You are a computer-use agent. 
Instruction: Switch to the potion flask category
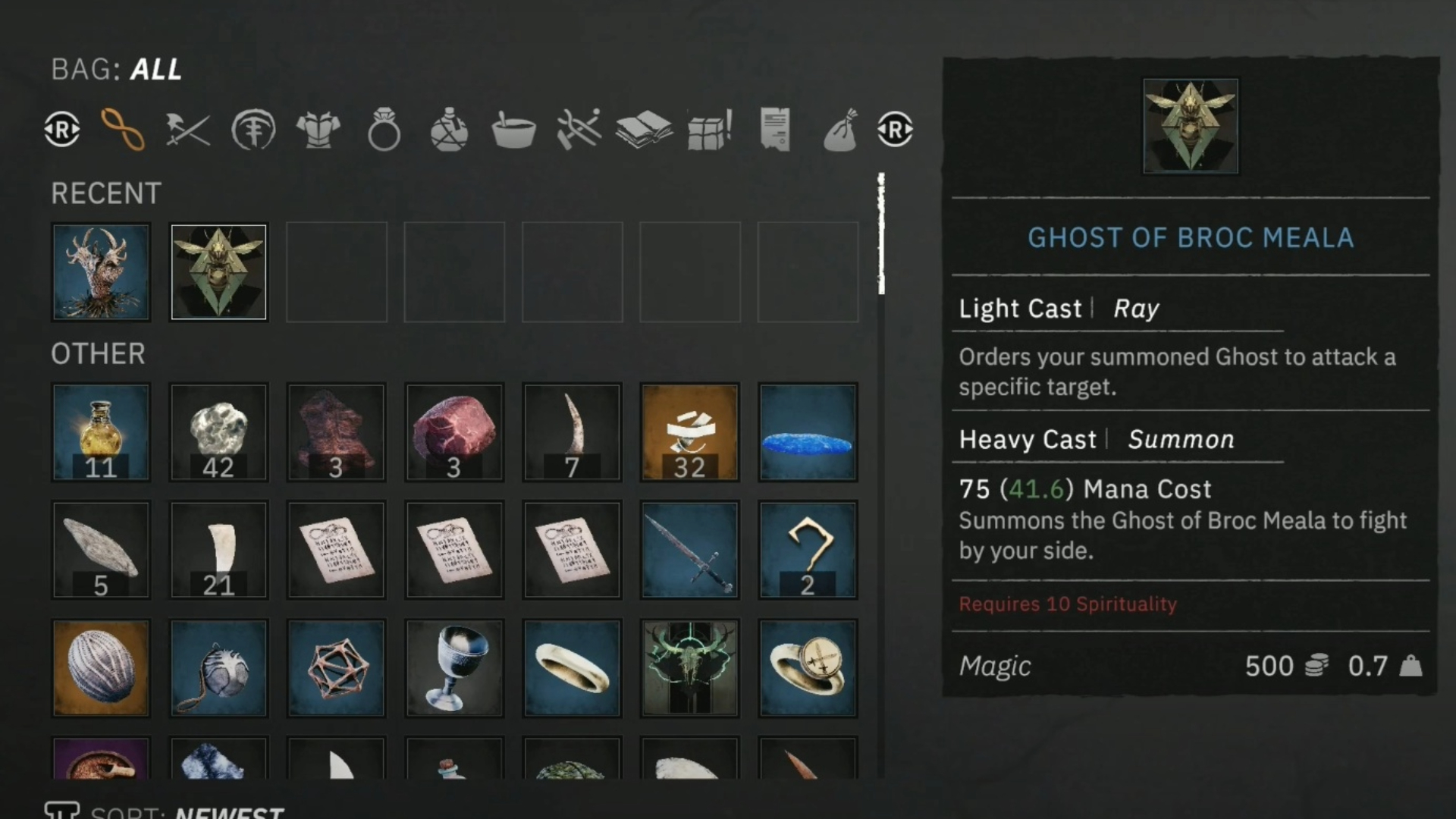tap(449, 130)
